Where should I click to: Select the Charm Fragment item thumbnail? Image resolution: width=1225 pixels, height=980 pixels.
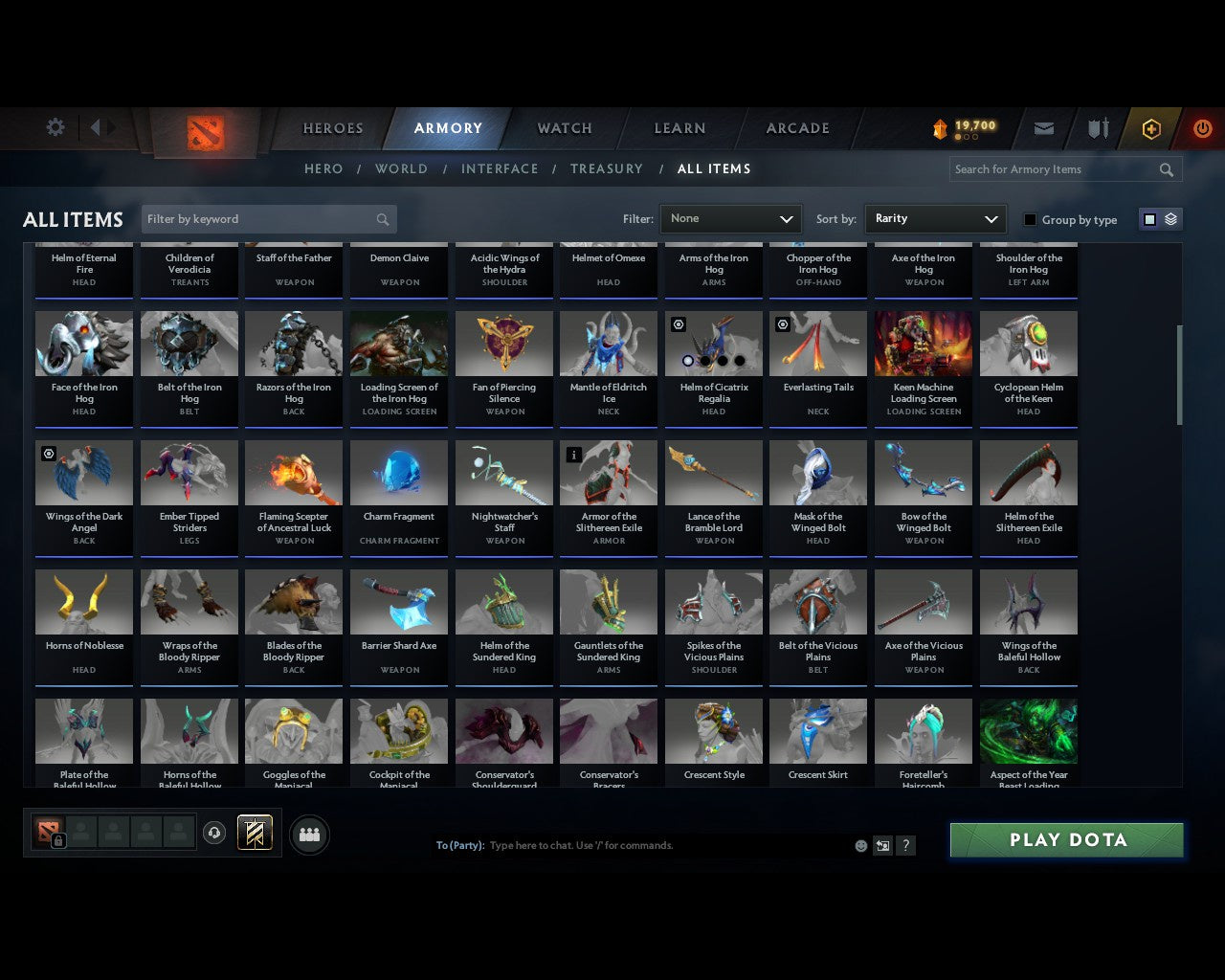pos(399,472)
